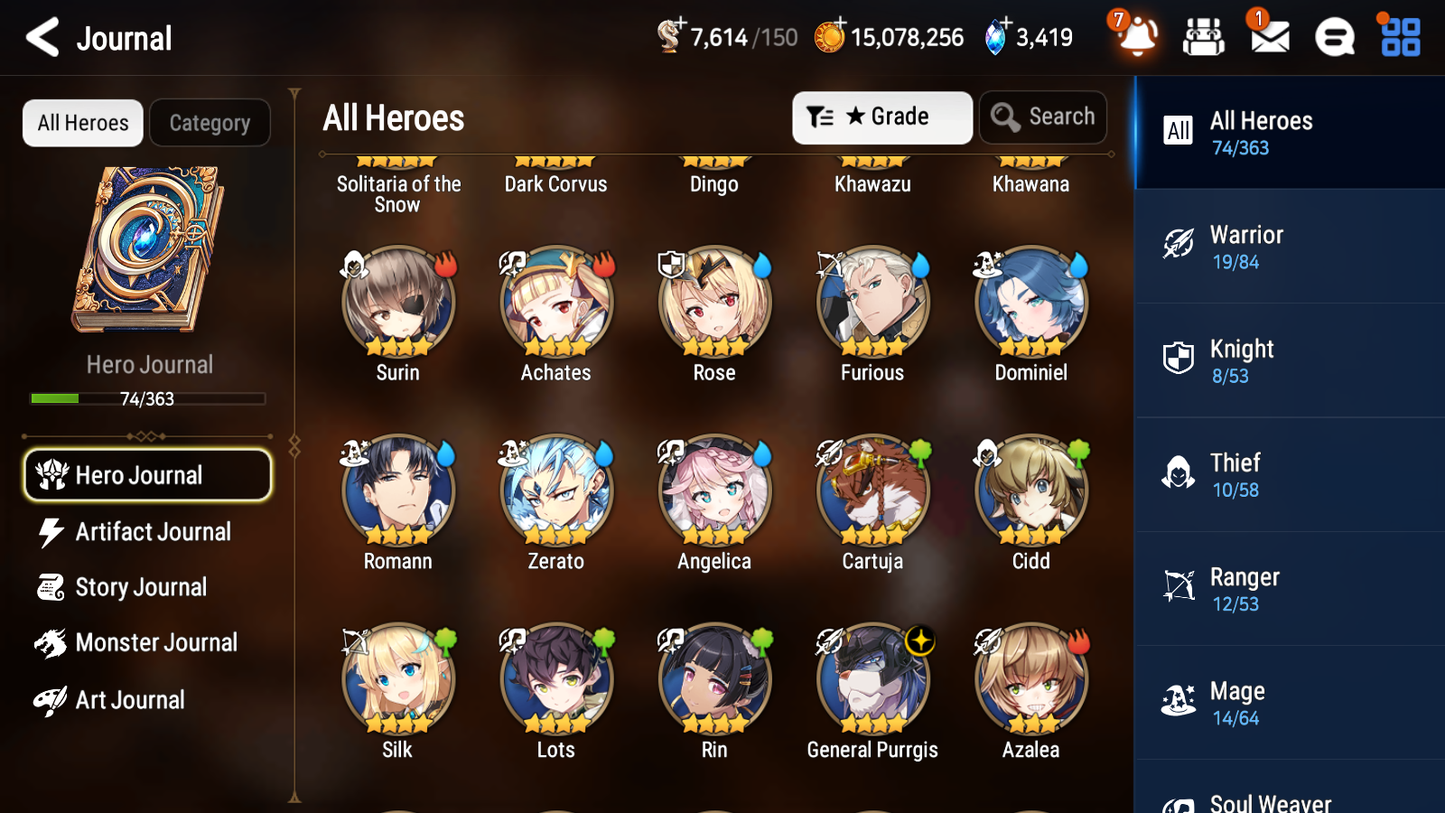
Task: Toggle the Category view in left panel
Action: pos(210,122)
